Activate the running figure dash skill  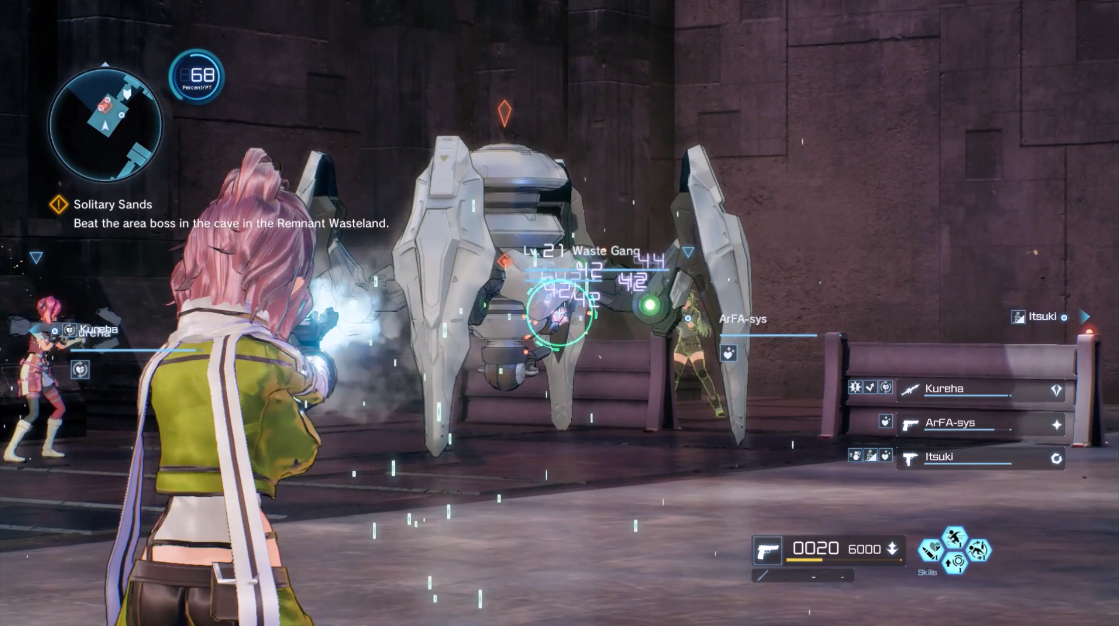(954, 538)
